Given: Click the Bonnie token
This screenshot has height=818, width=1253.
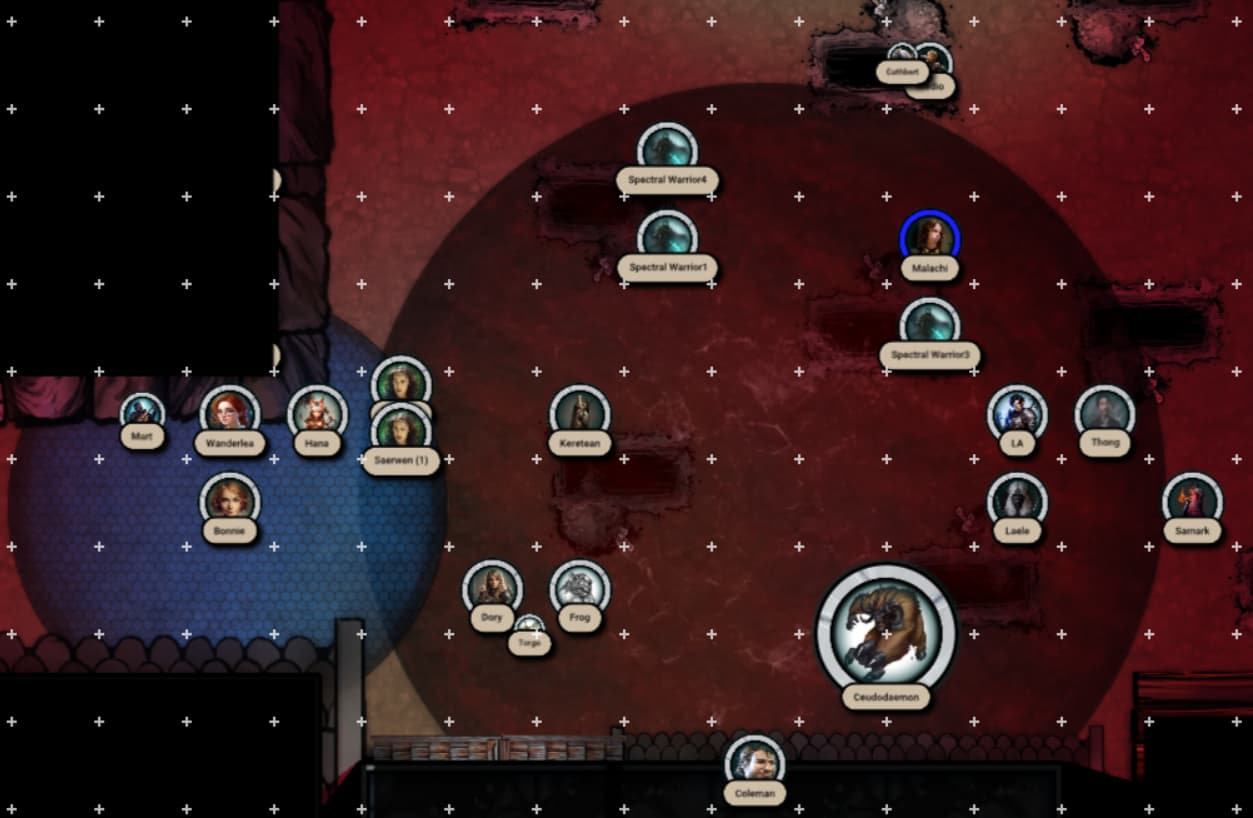Looking at the screenshot, I should pos(230,500).
